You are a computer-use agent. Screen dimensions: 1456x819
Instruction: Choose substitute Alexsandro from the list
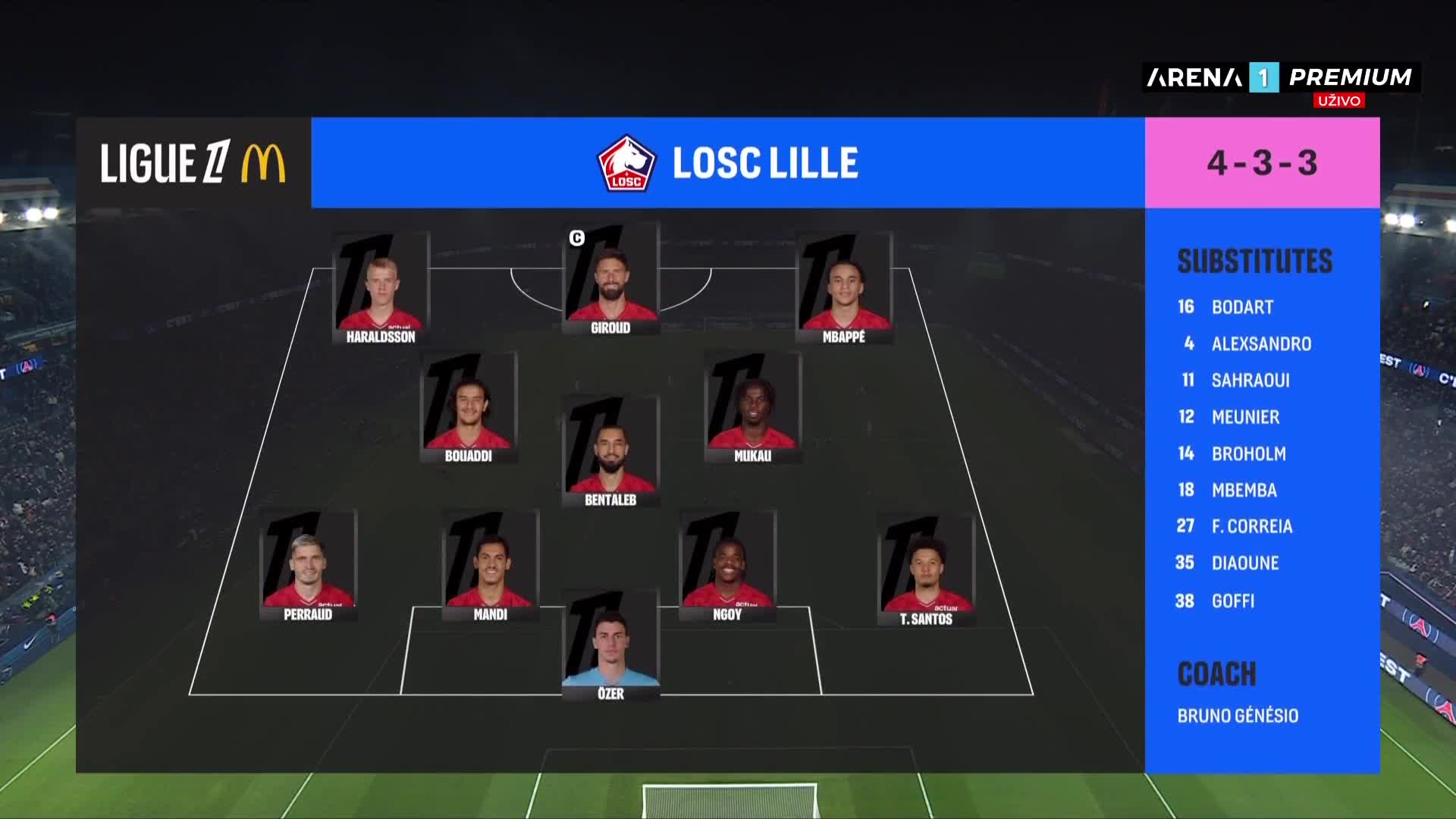[x=1260, y=344]
